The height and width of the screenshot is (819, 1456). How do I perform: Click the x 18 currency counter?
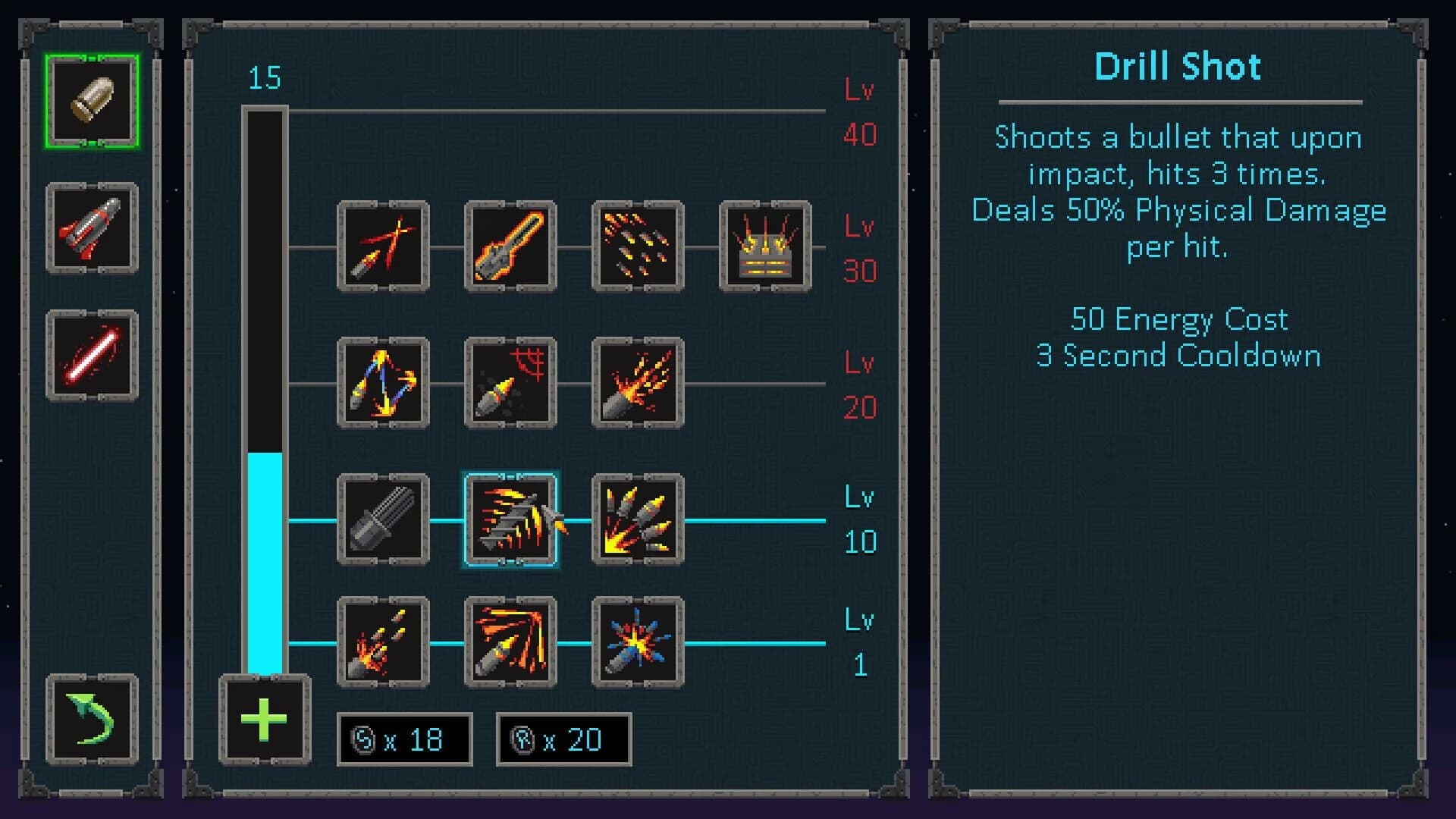pyautogui.click(x=404, y=739)
